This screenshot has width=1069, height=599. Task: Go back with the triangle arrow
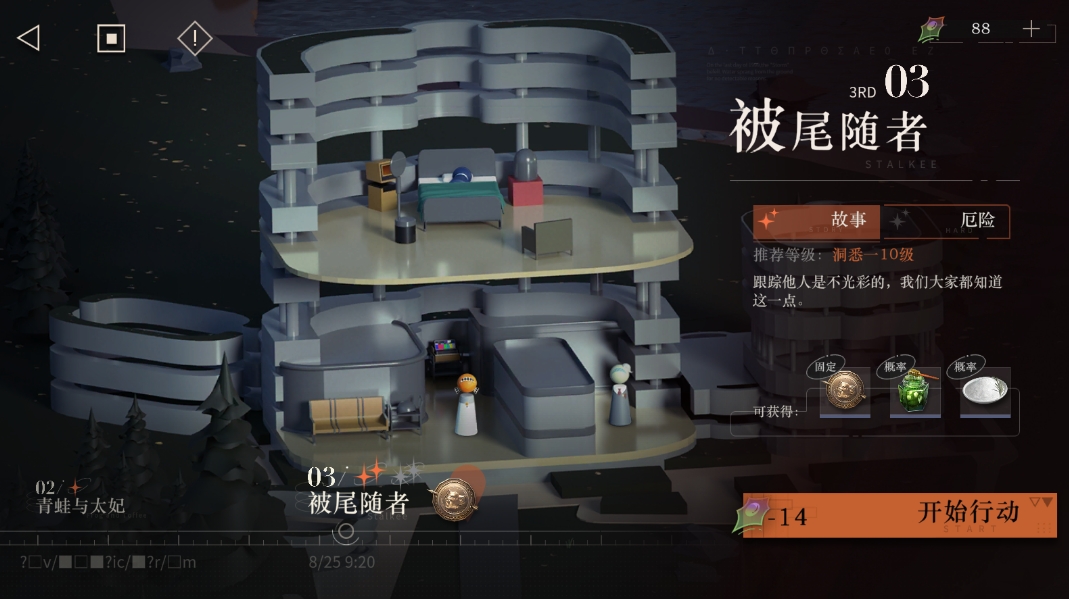tap(28, 38)
